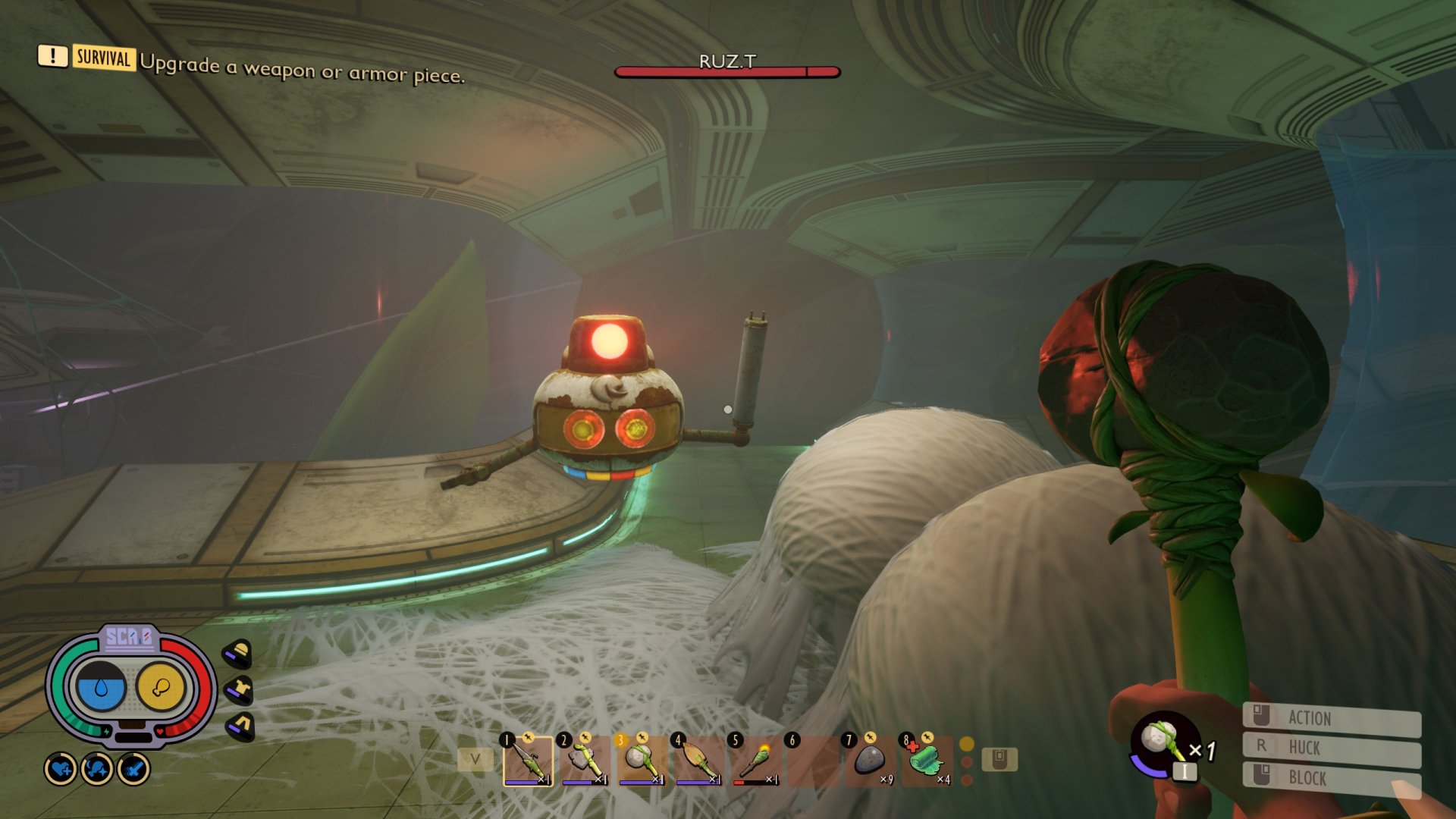Select the burning torch in slot 5
1456x819 pixels.
coord(755,760)
